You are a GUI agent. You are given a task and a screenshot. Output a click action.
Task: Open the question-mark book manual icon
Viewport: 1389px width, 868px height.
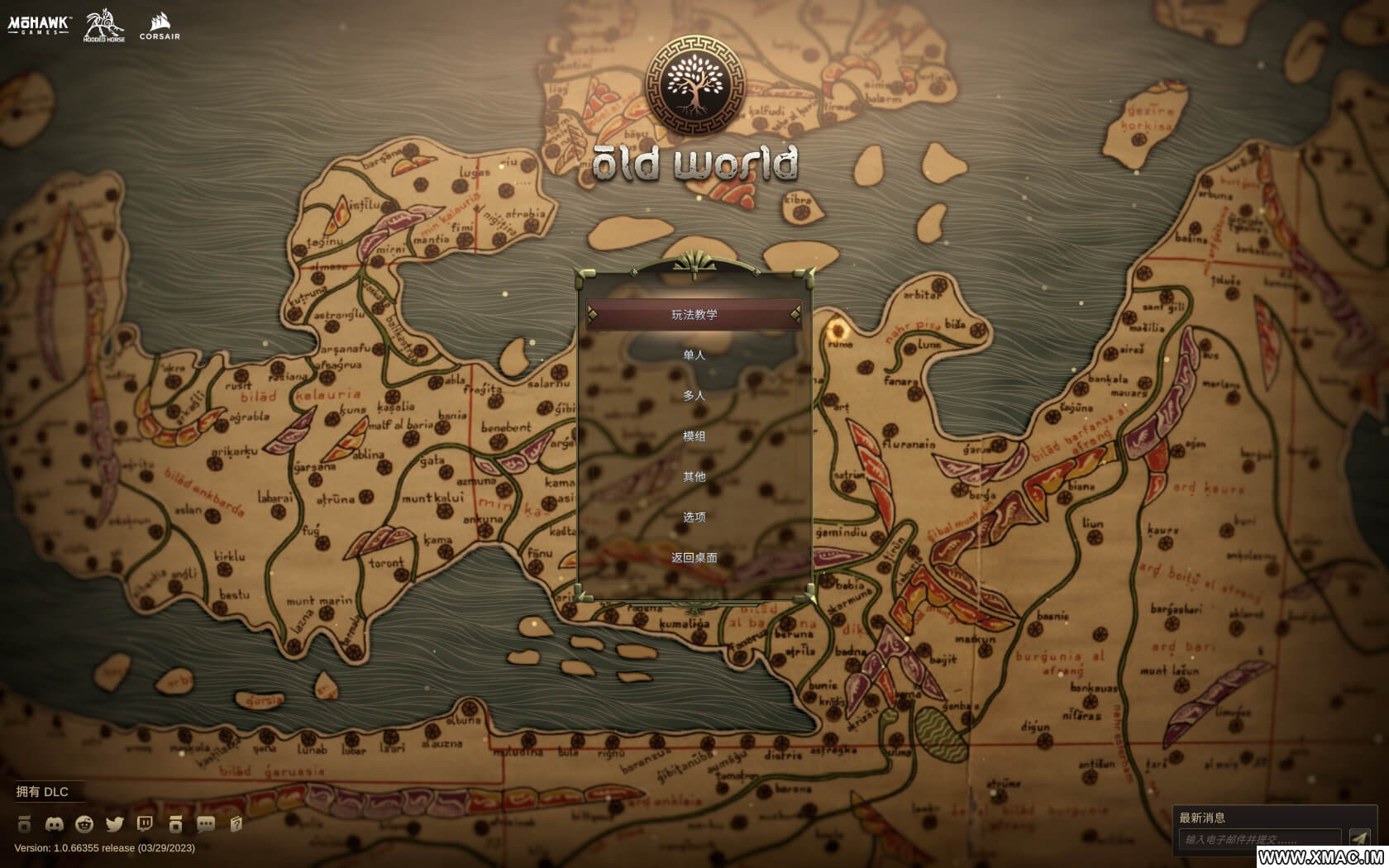pos(236,824)
